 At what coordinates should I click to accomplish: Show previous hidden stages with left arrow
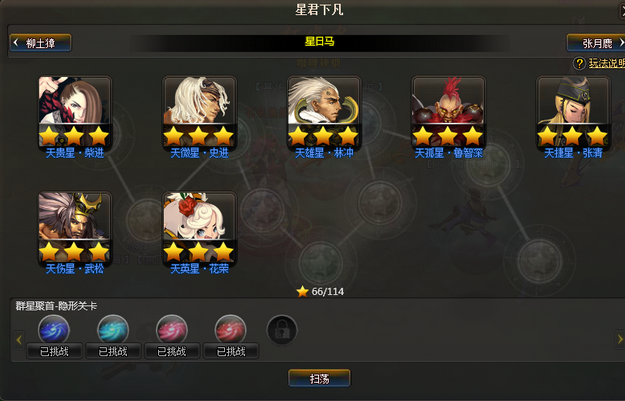click(18, 340)
